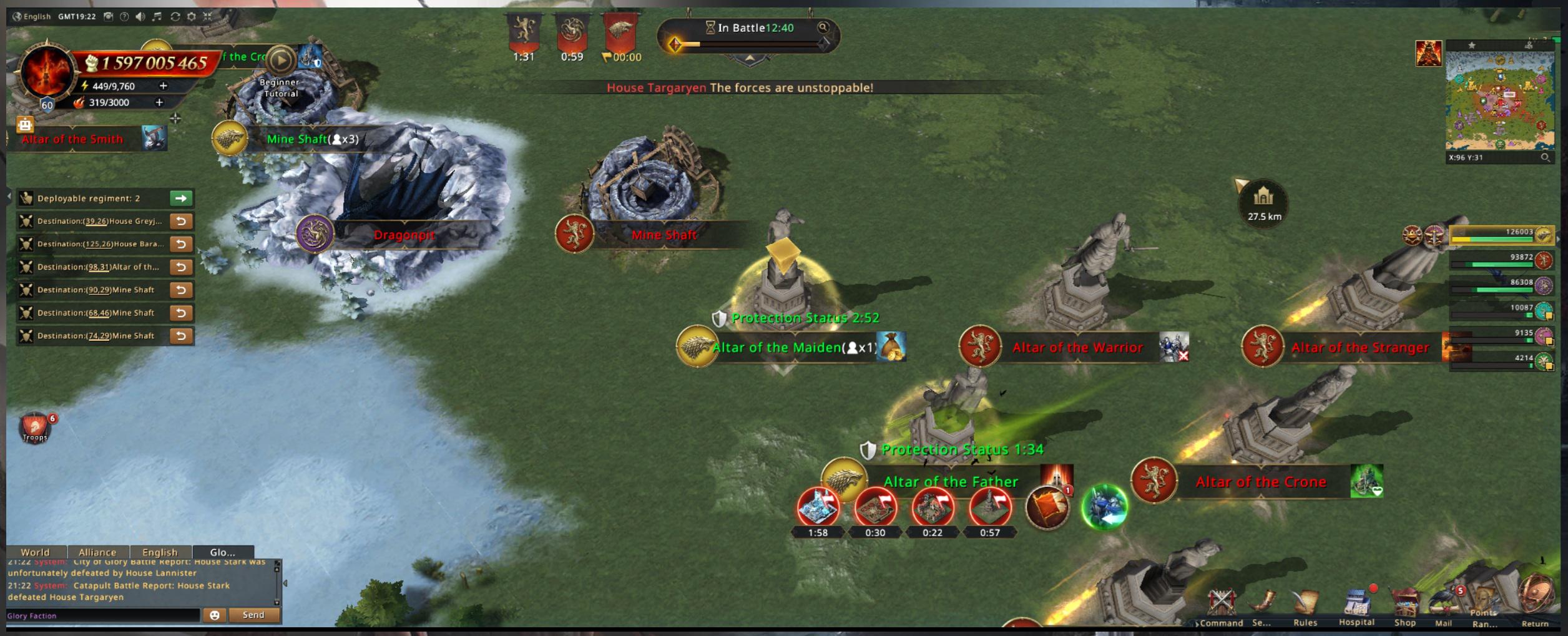Open the player avatar profile
The image size is (1568, 636).
(x=47, y=72)
